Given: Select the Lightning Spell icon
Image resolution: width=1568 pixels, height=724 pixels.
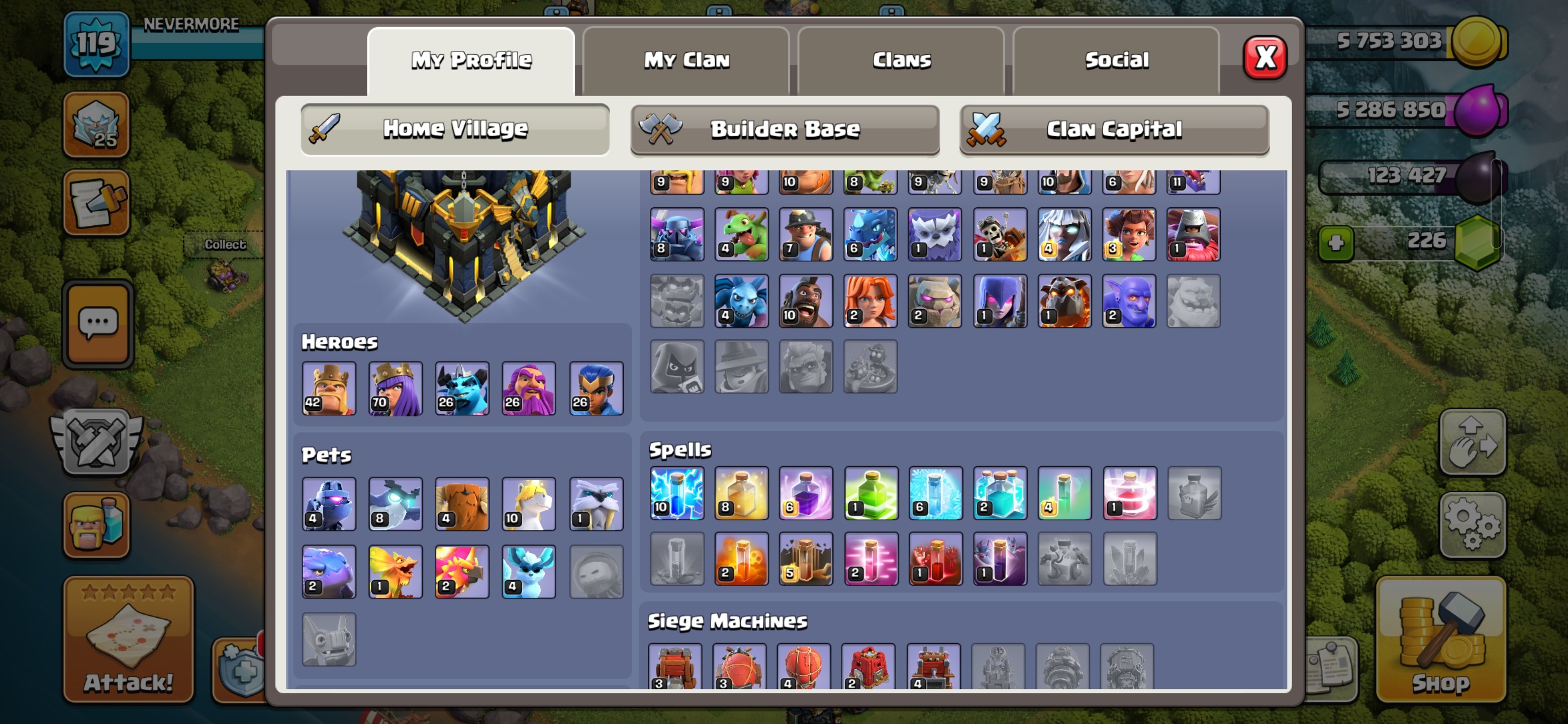Looking at the screenshot, I should (x=677, y=494).
